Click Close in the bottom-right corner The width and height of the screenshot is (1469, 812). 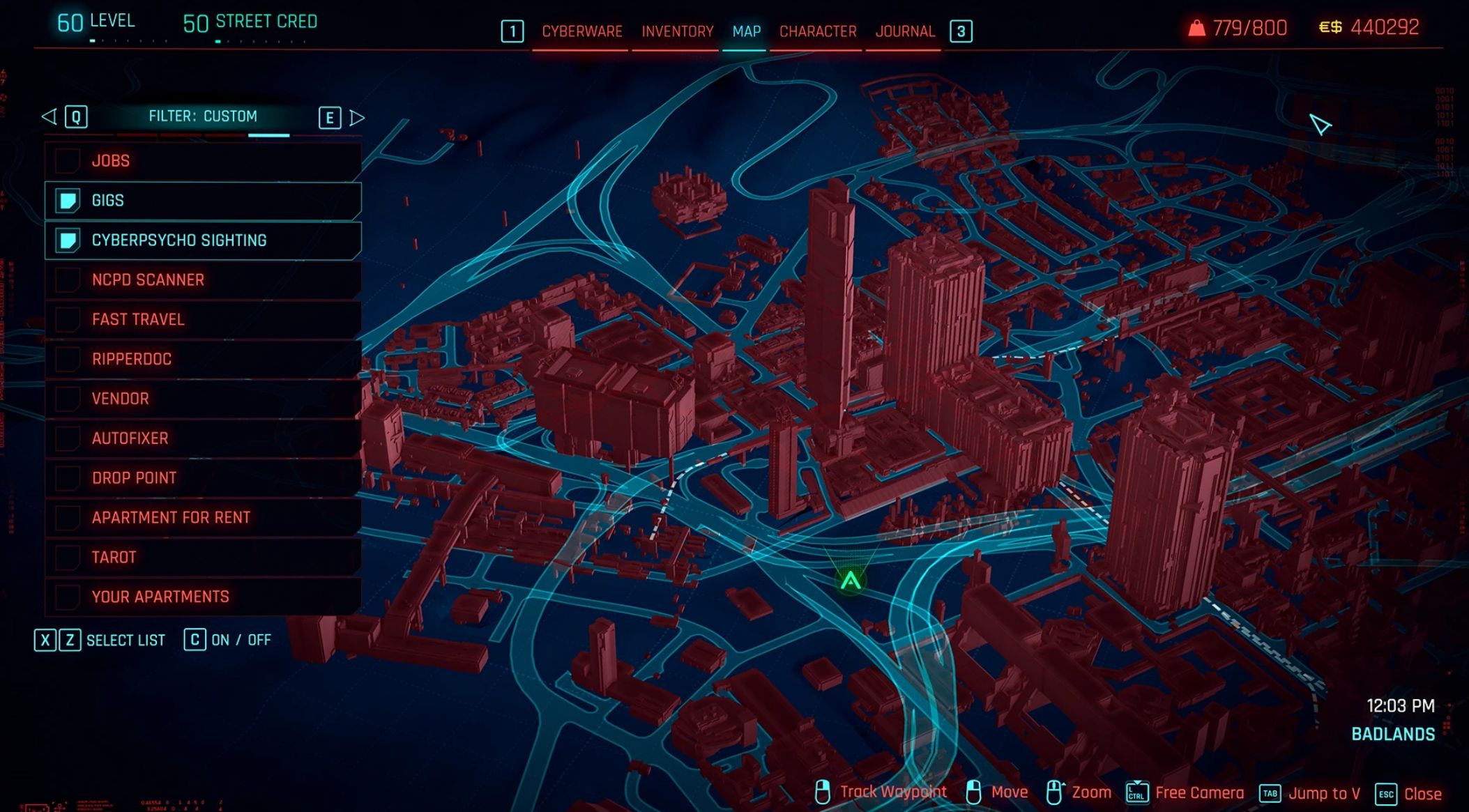click(1422, 793)
